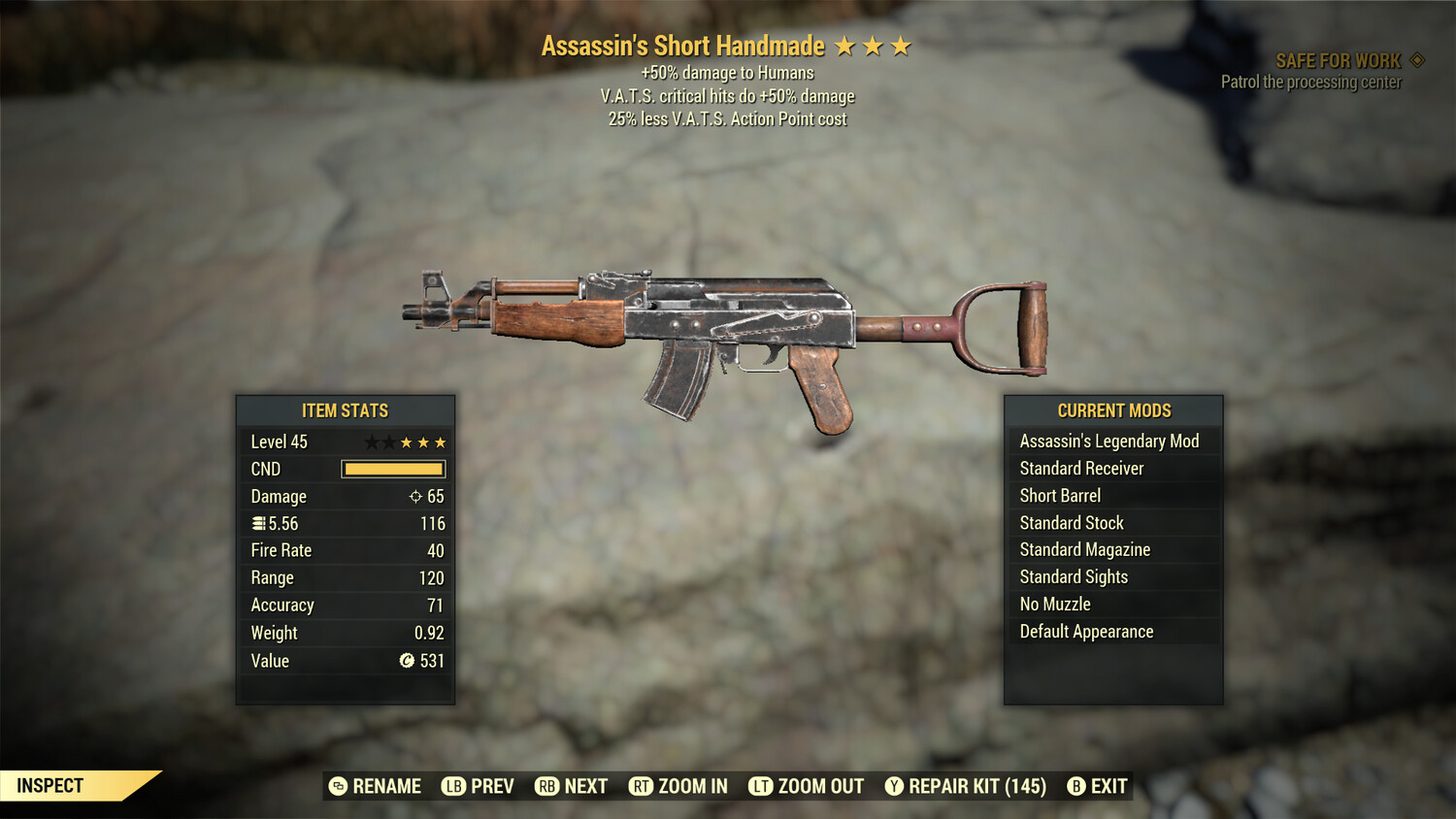This screenshot has width=1456, height=819.
Task: Select the LT ZOOM OUT icon
Action: pos(763,786)
